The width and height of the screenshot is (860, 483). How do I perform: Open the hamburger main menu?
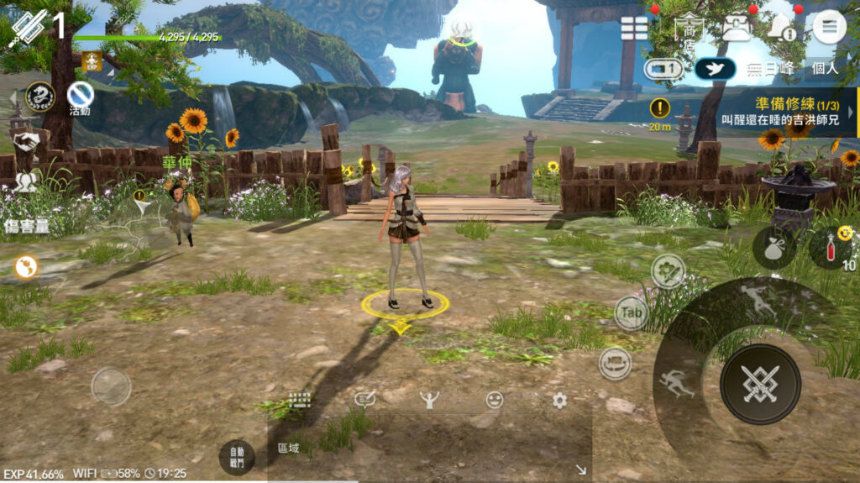pyautogui.click(x=828, y=26)
